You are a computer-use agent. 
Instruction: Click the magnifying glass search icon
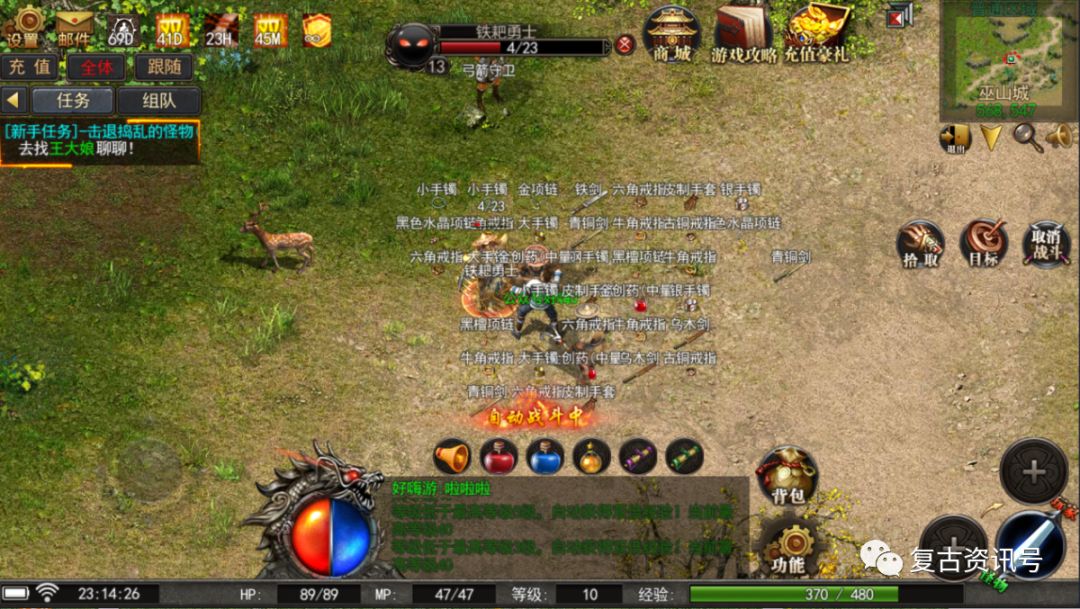1027,137
